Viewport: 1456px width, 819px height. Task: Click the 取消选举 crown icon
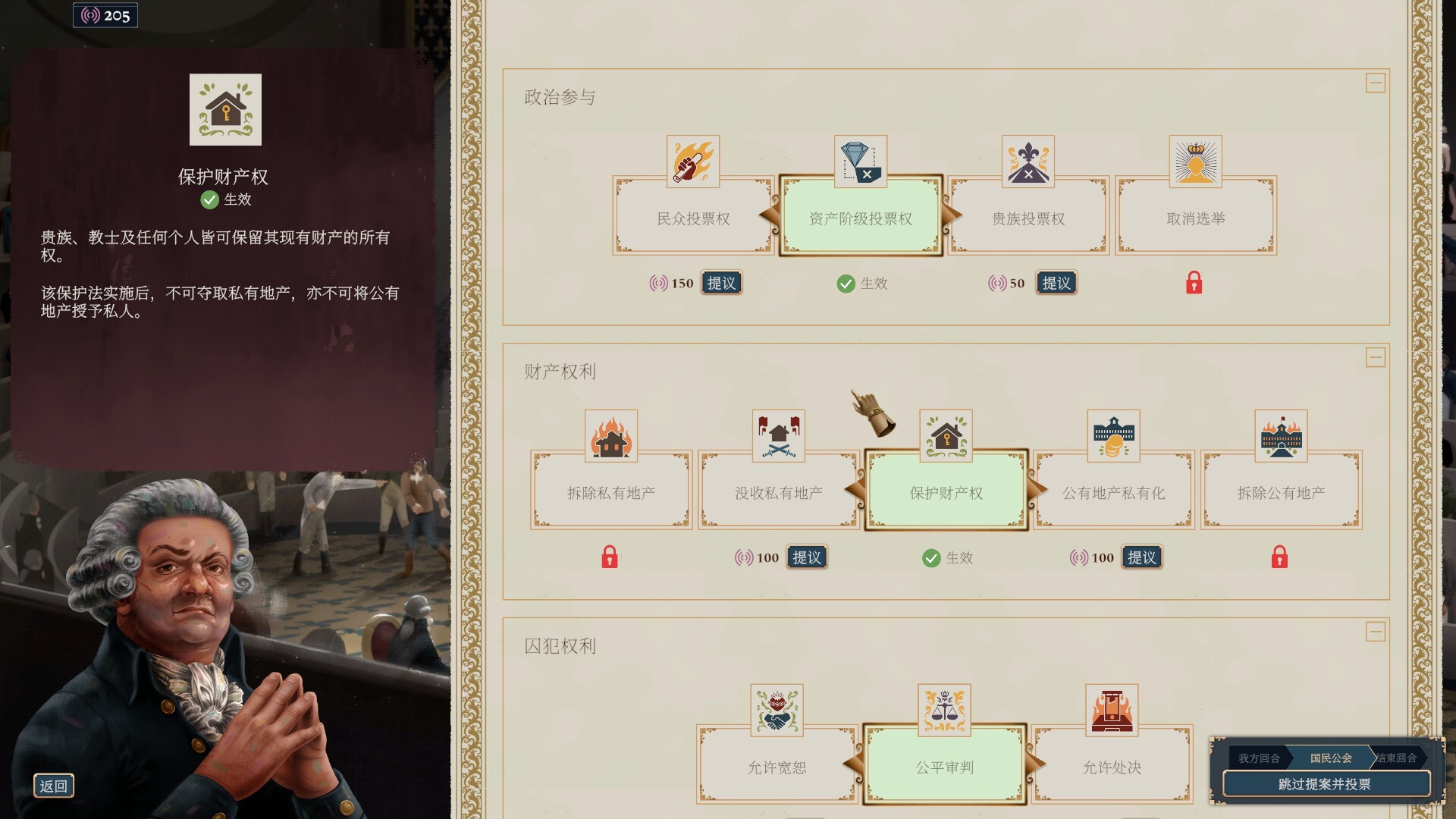pyautogui.click(x=1196, y=159)
